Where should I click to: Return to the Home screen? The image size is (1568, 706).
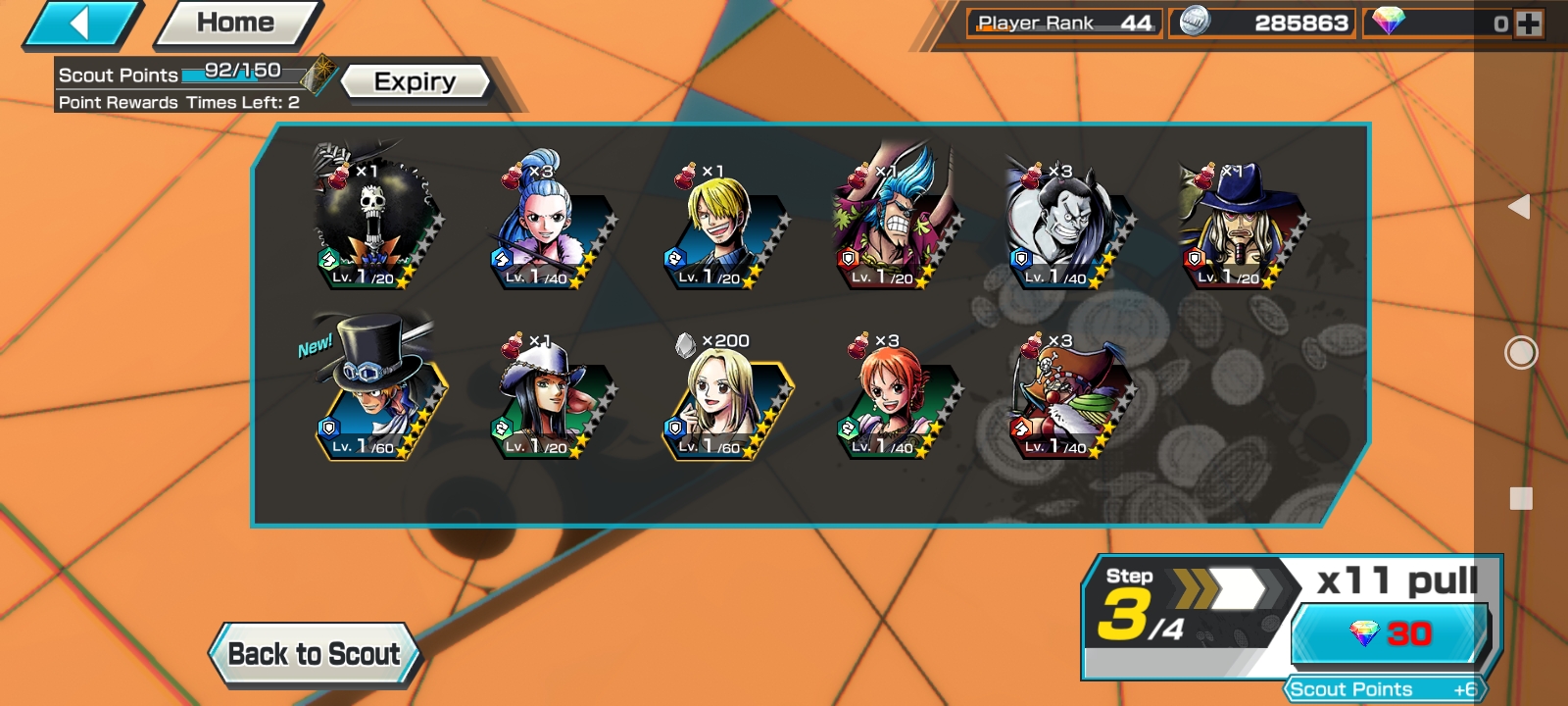(236, 24)
